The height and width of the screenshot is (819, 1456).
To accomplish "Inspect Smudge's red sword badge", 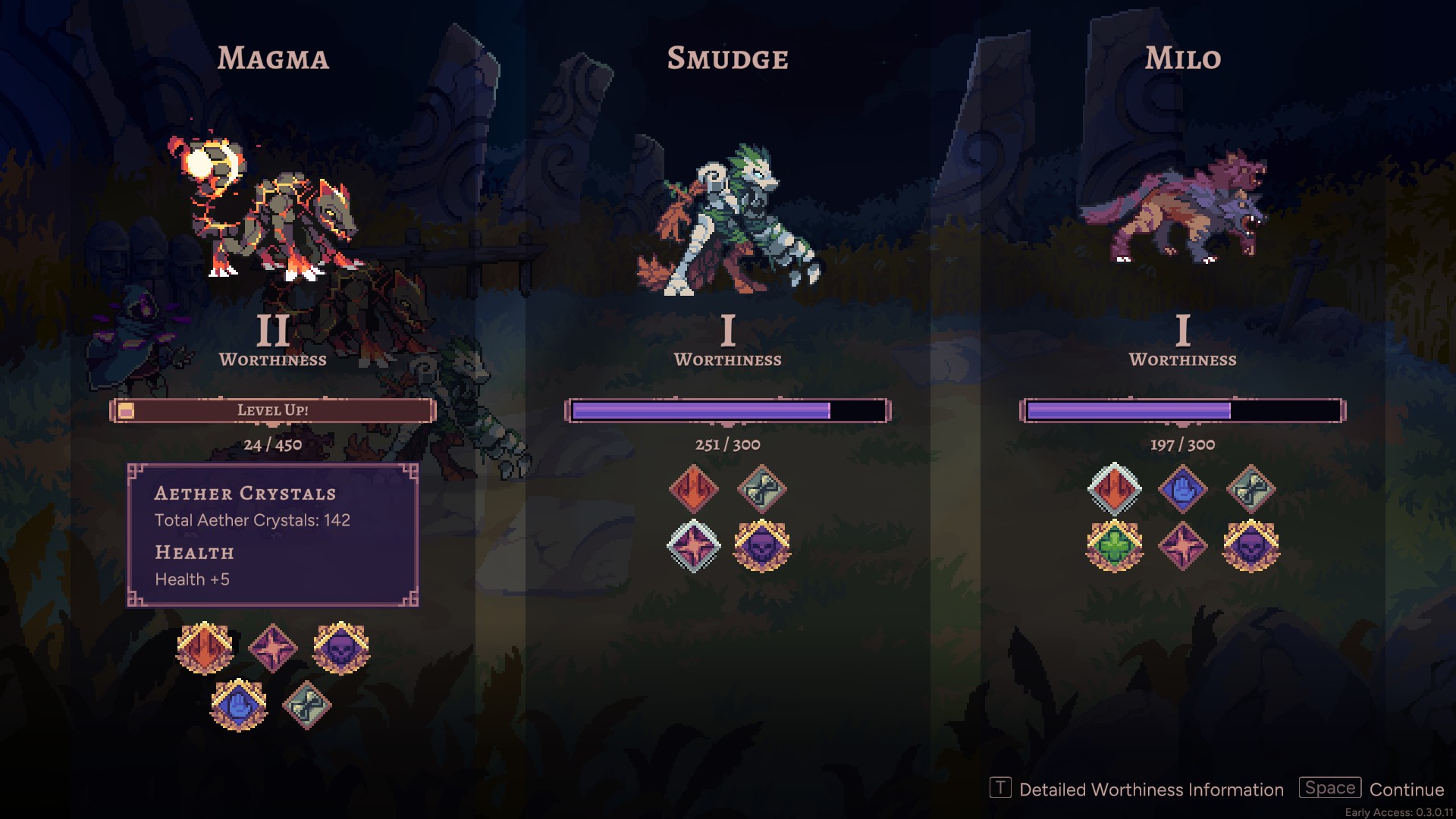I will (694, 489).
